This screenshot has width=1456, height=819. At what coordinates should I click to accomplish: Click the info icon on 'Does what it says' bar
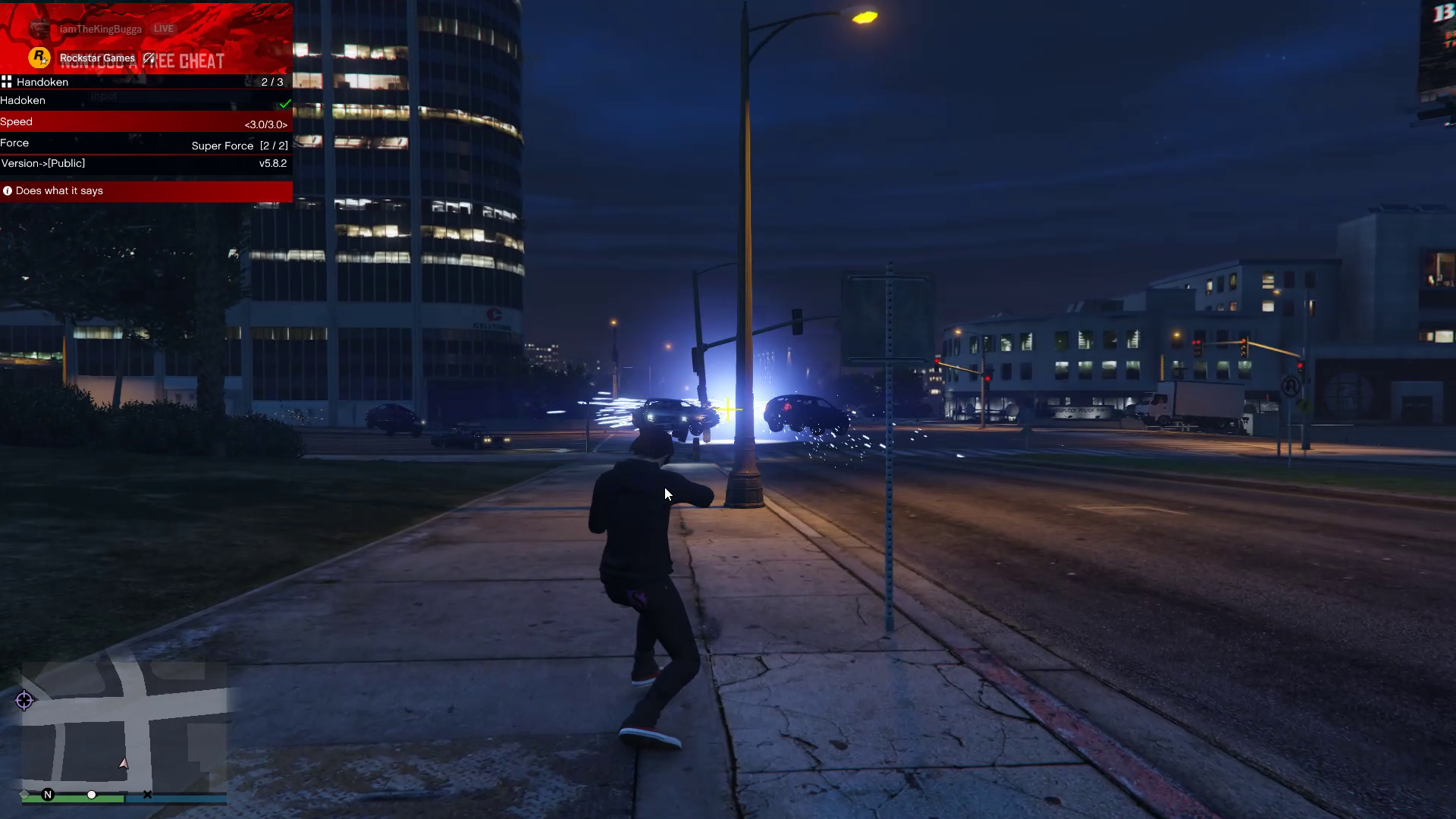(x=8, y=190)
